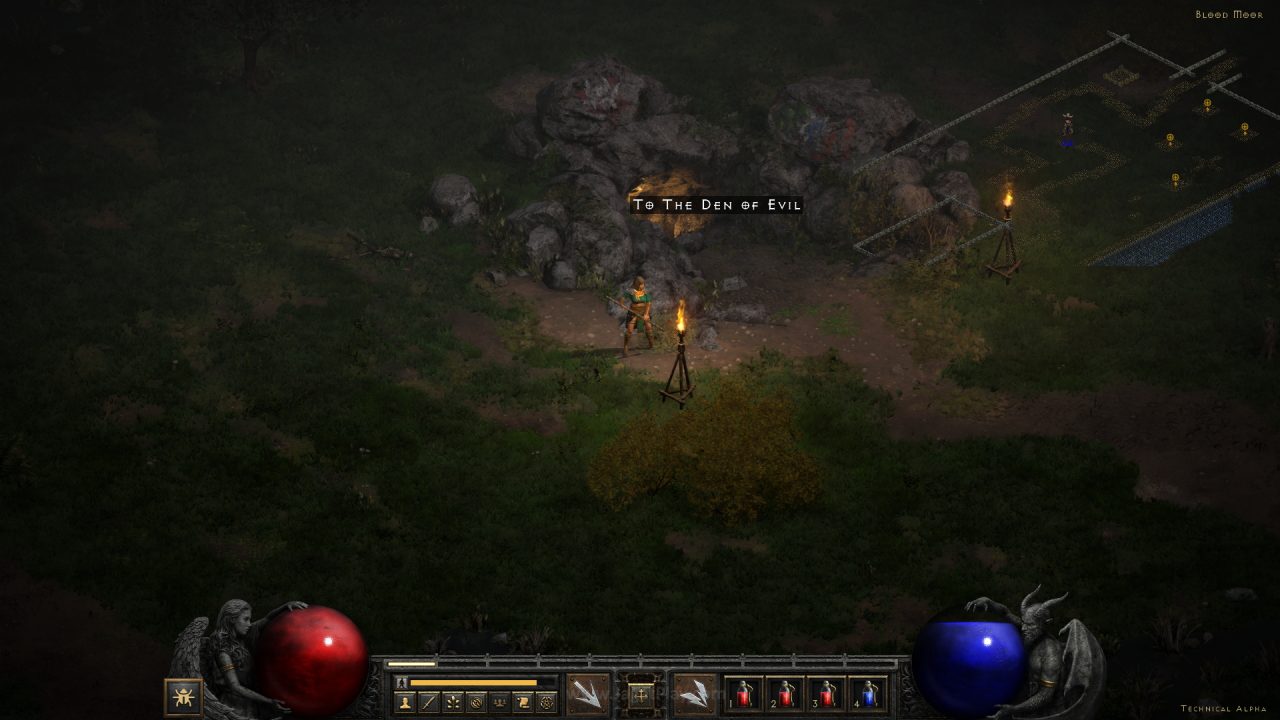Click the beetle icon button beside the health orb
Screen dimensions: 1280x720
(x=183, y=696)
